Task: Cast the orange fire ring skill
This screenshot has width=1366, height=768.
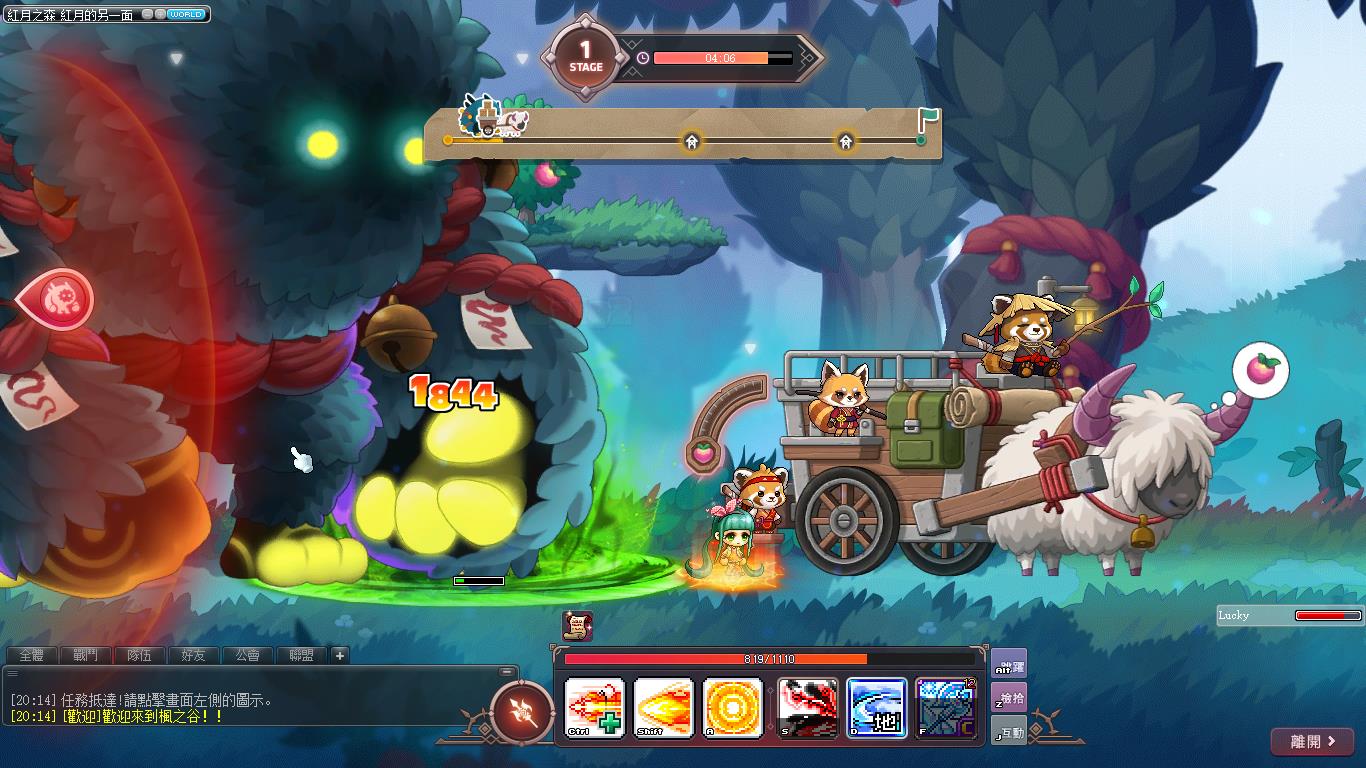Action: [733, 708]
